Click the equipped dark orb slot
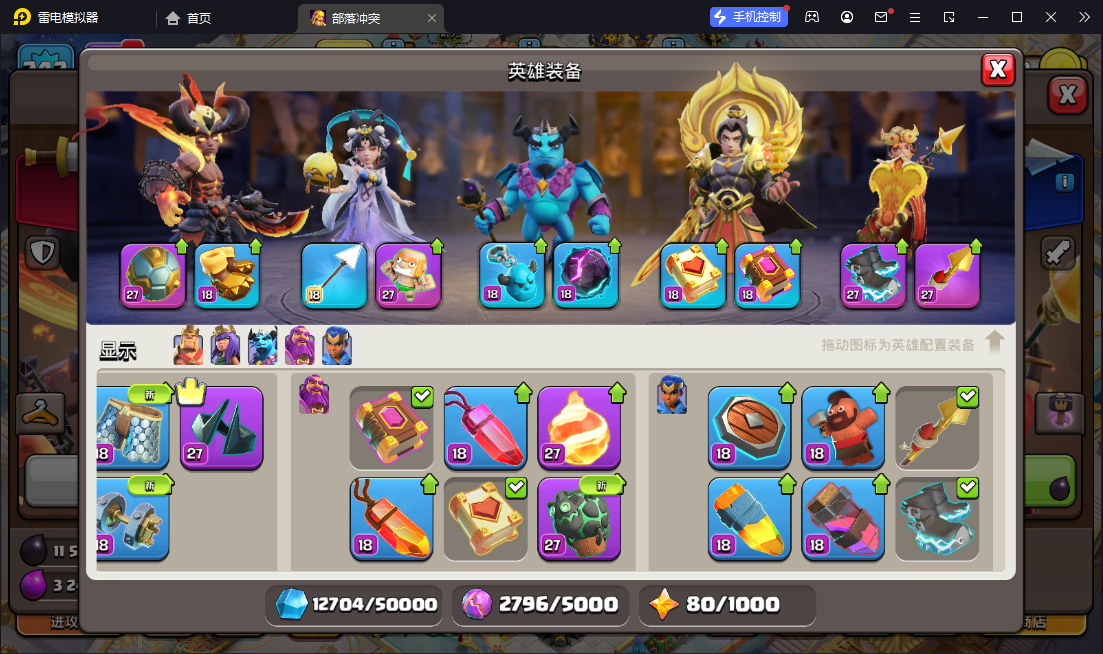 point(586,275)
